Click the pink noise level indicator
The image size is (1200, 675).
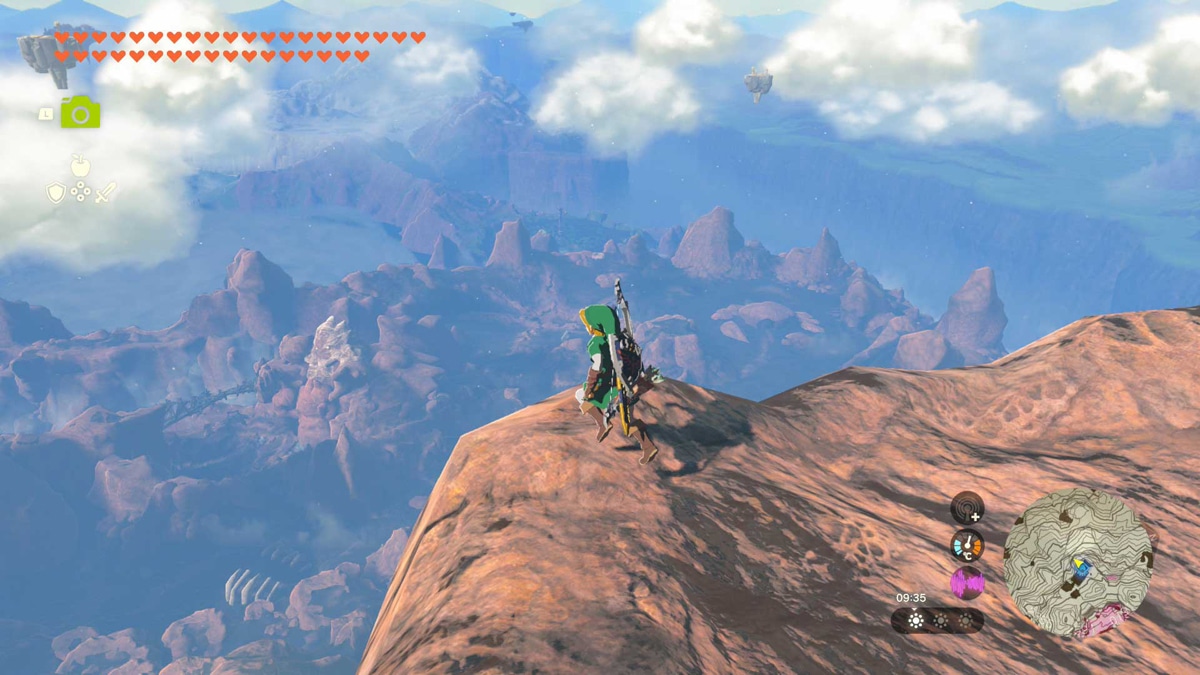click(x=967, y=583)
